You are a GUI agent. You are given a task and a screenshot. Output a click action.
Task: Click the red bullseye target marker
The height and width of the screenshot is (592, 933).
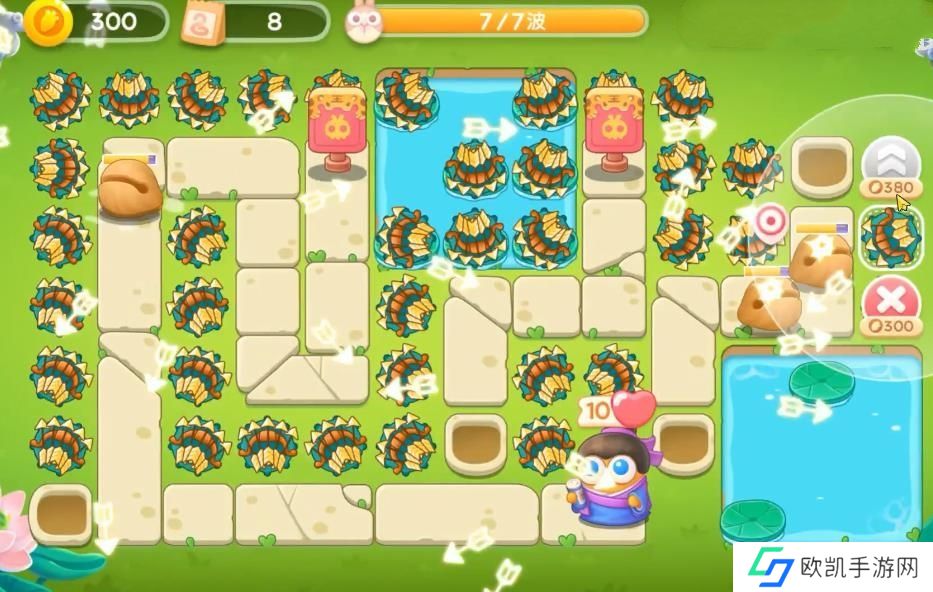[x=770, y=221]
